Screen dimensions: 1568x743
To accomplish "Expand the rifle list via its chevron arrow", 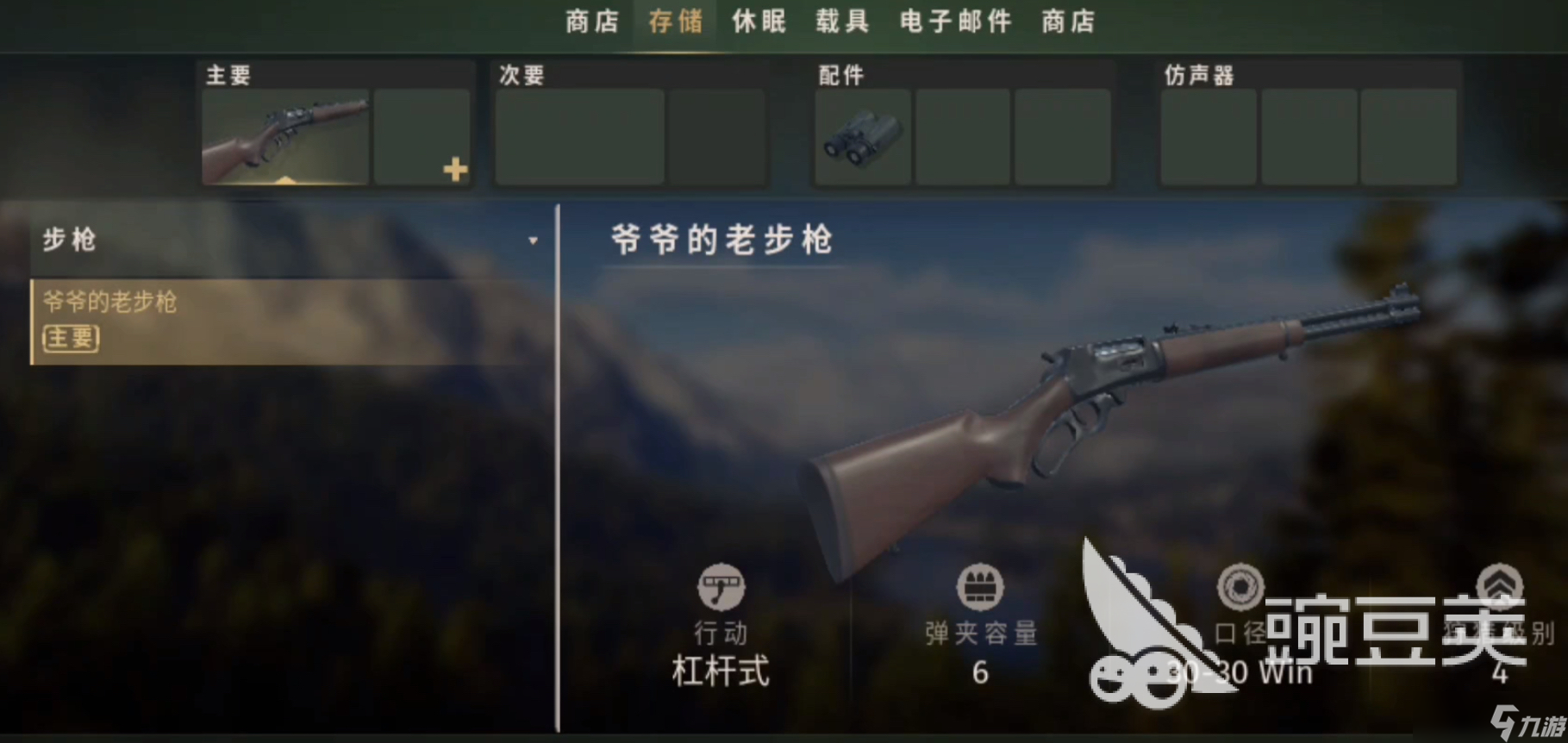I will (534, 239).
